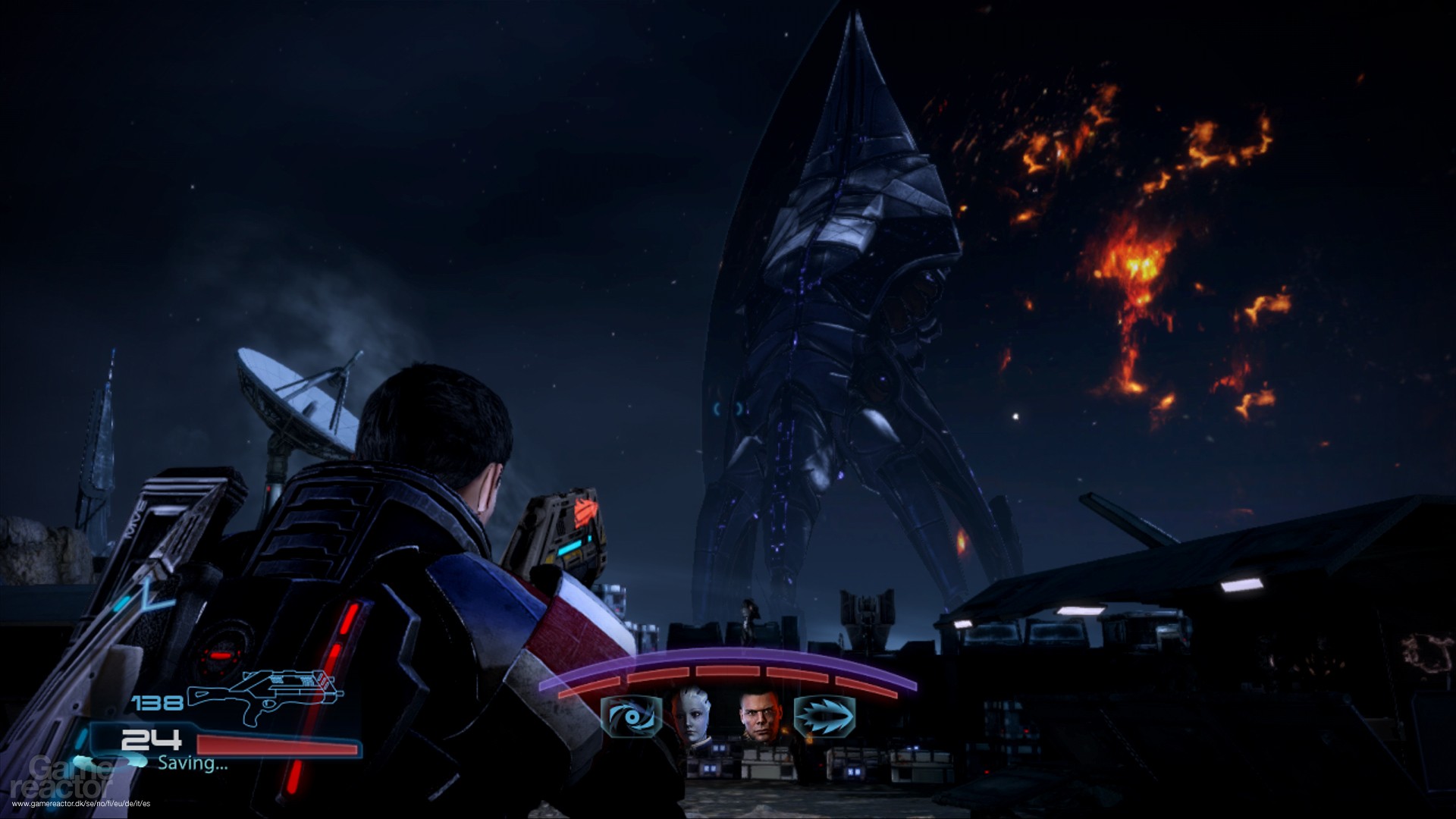Click the ammo counter showing 138
Screen dimensions: 1456x819
pos(155,701)
